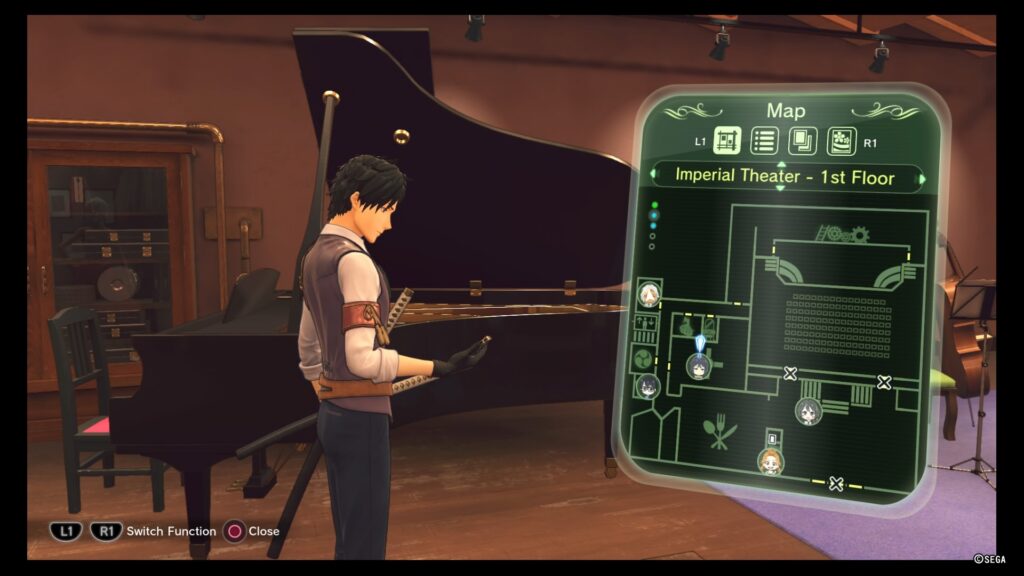Select the Imperial Theater - 1st Floor header

[x=785, y=178]
